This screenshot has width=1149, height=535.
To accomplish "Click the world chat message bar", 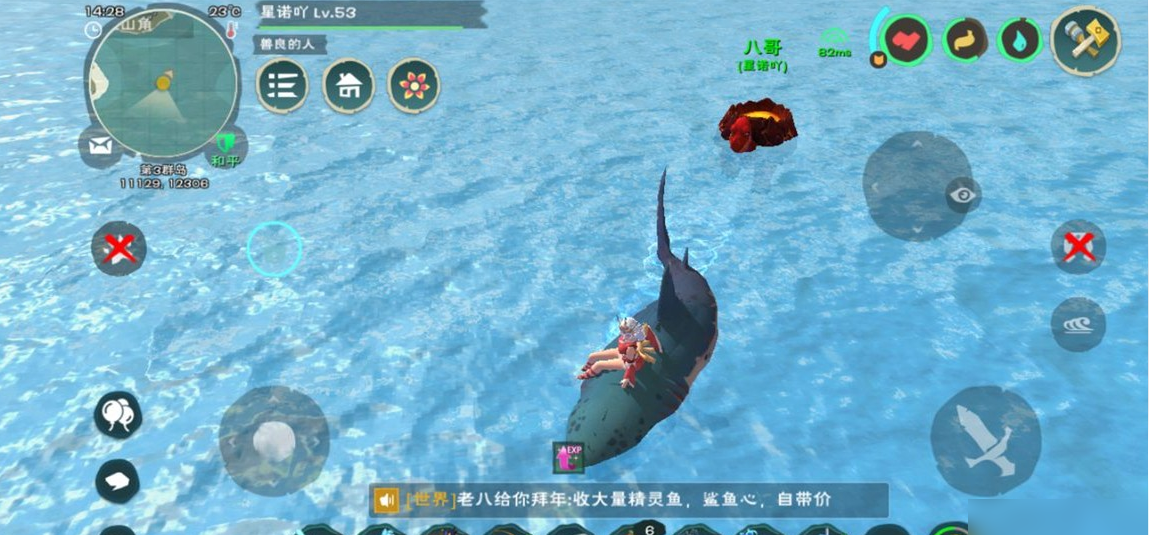I will [640, 499].
